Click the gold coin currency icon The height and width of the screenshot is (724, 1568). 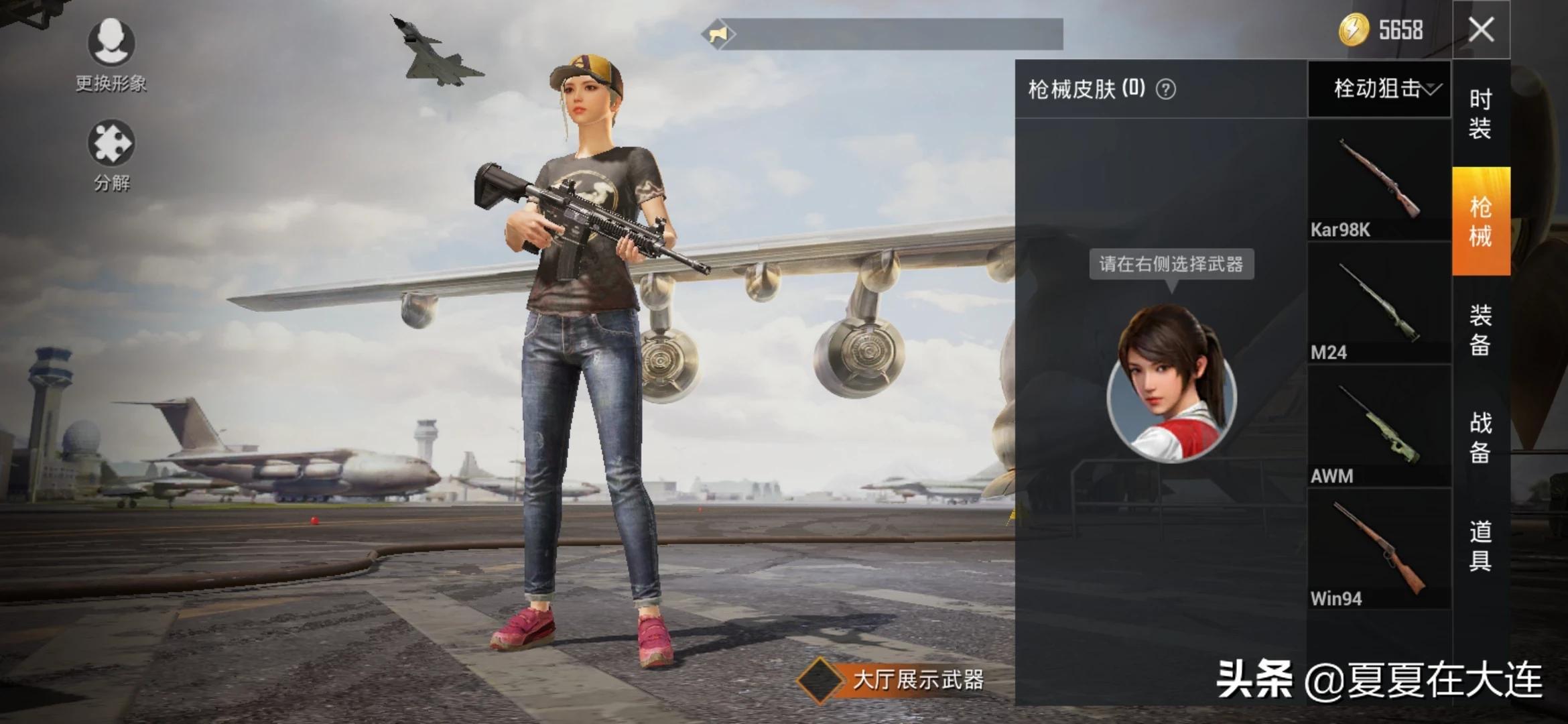click(x=1354, y=30)
